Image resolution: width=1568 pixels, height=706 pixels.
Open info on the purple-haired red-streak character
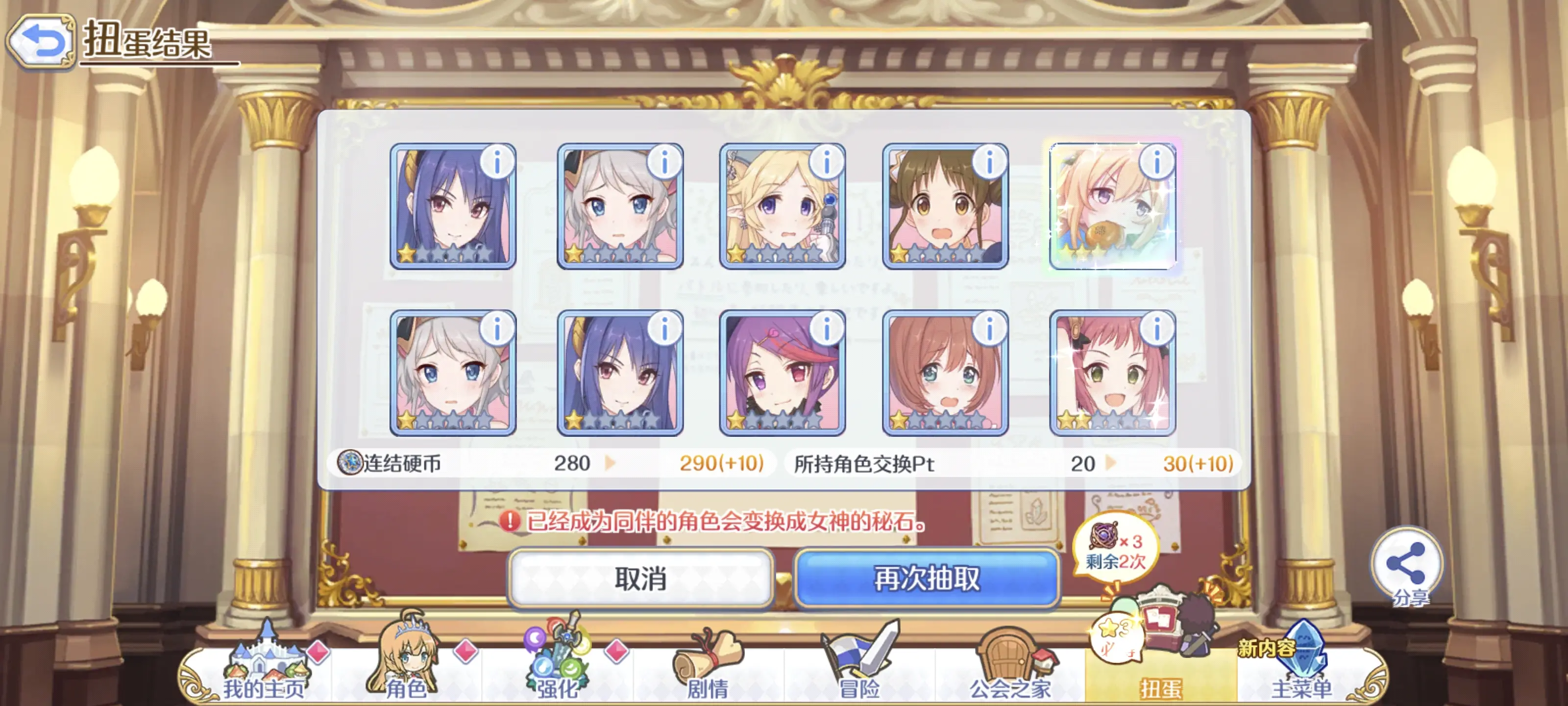[x=826, y=329]
